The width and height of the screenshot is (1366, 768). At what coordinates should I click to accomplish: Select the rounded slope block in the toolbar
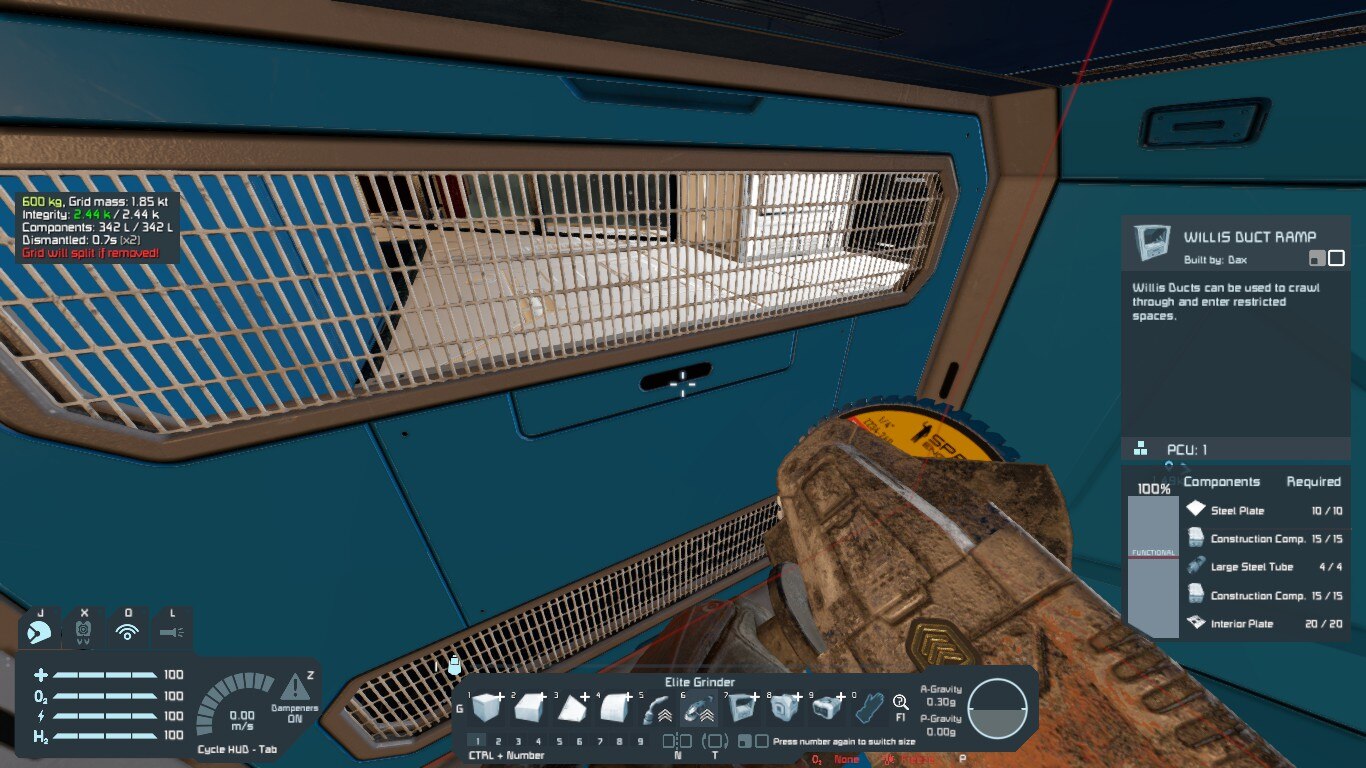(613, 709)
